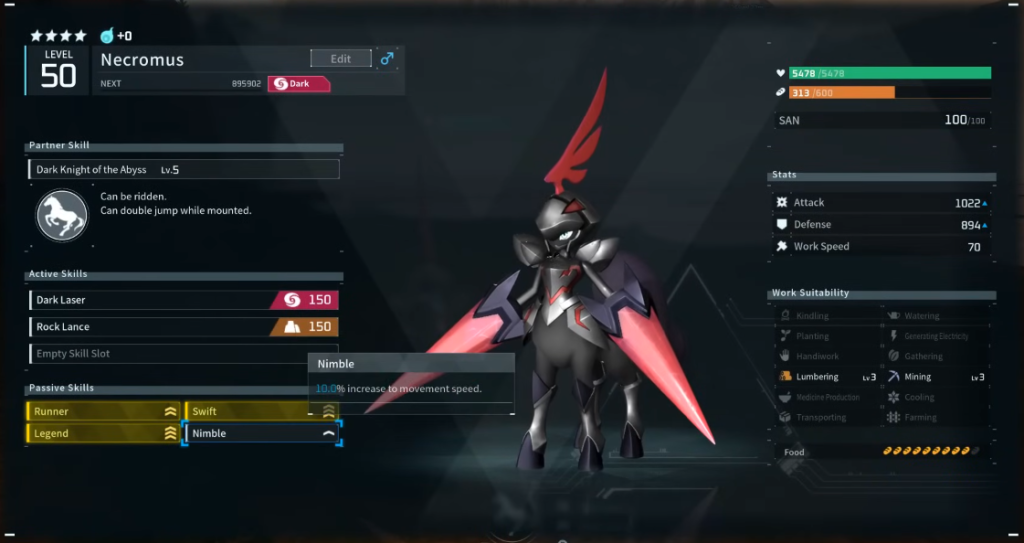The width and height of the screenshot is (1024, 543).
Task: Select the Nimble passive skill
Action: (262, 433)
